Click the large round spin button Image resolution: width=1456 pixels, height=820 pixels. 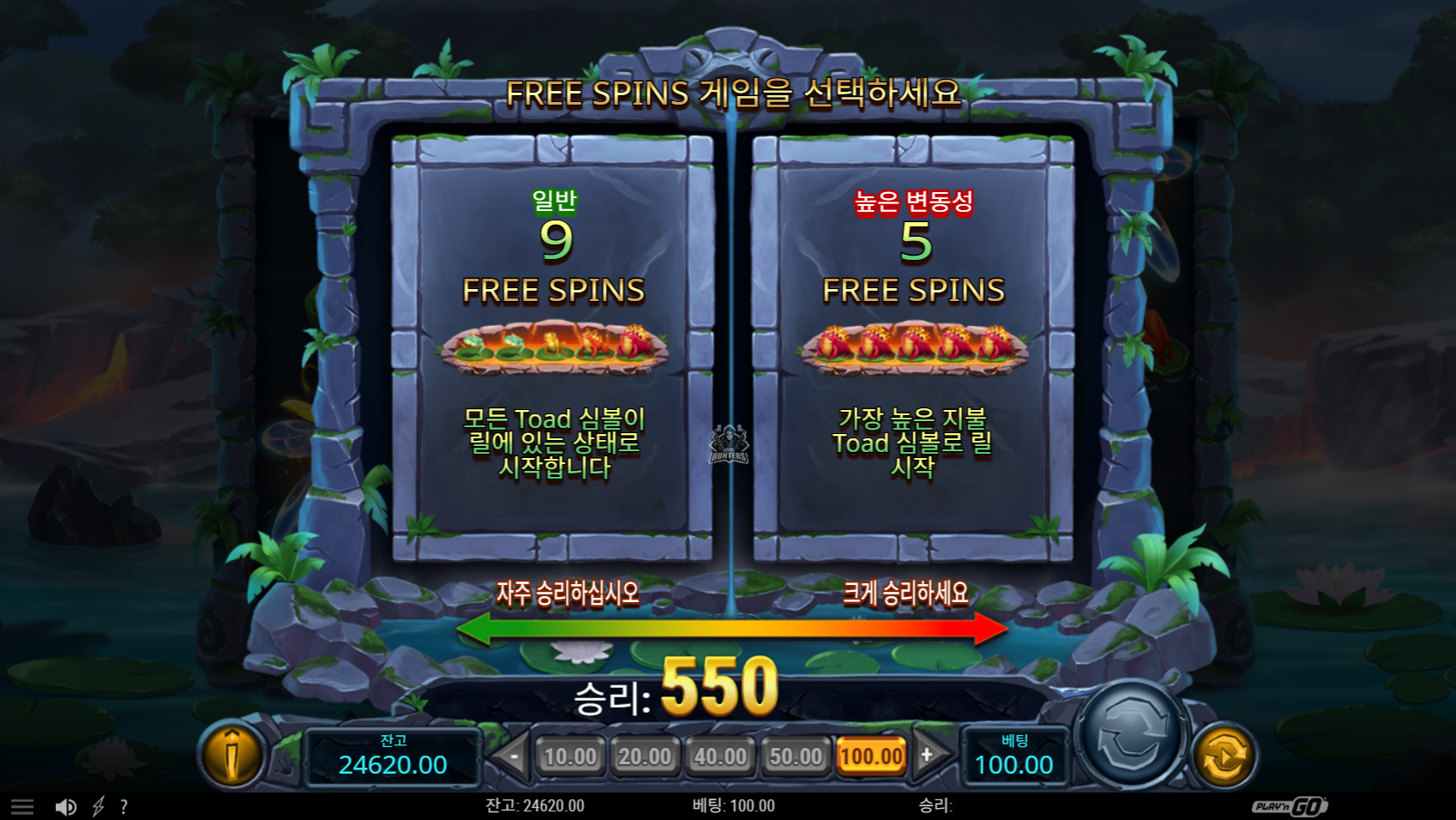coord(1132,735)
